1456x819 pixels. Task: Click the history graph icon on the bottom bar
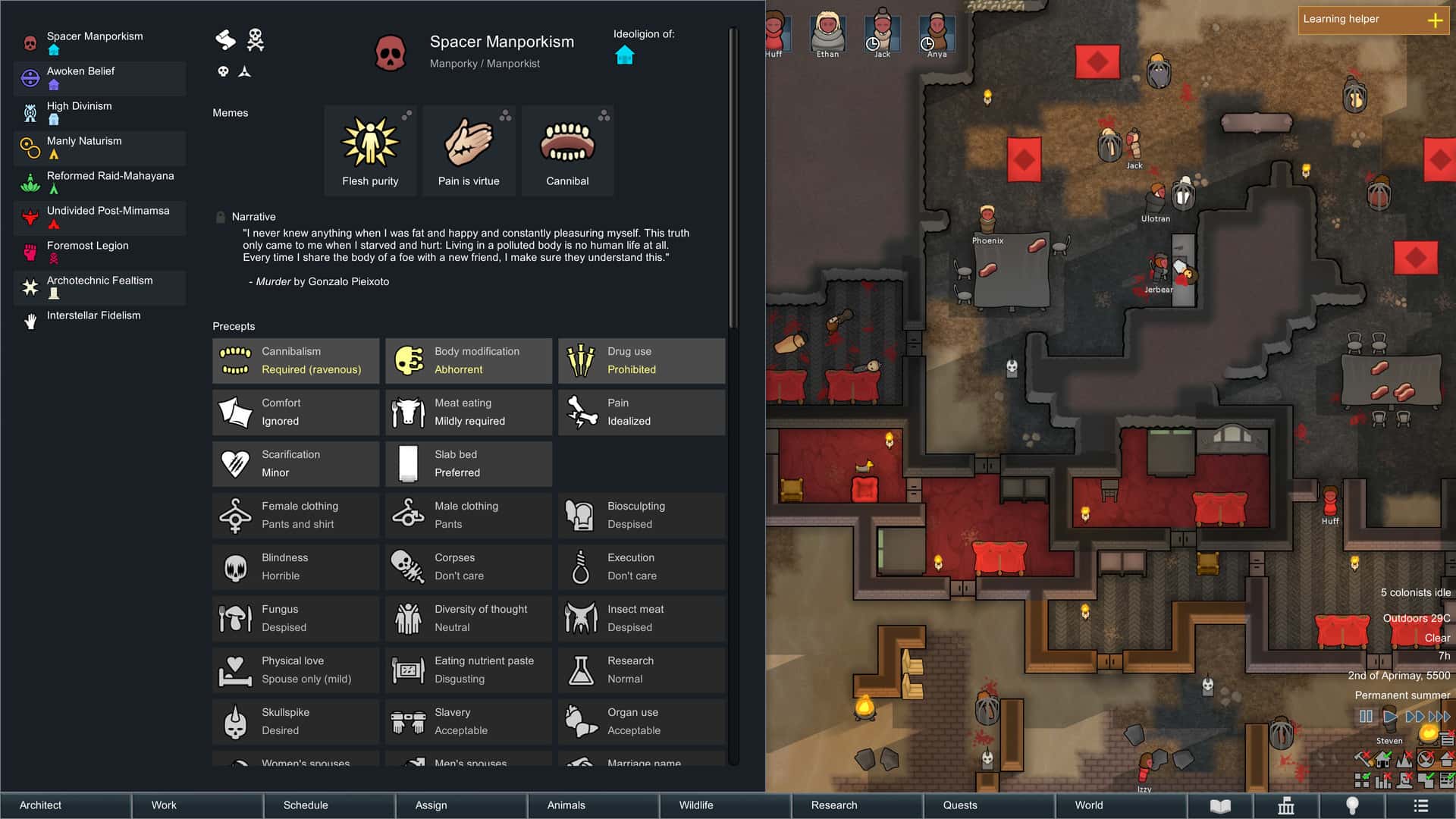coord(1285,806)
